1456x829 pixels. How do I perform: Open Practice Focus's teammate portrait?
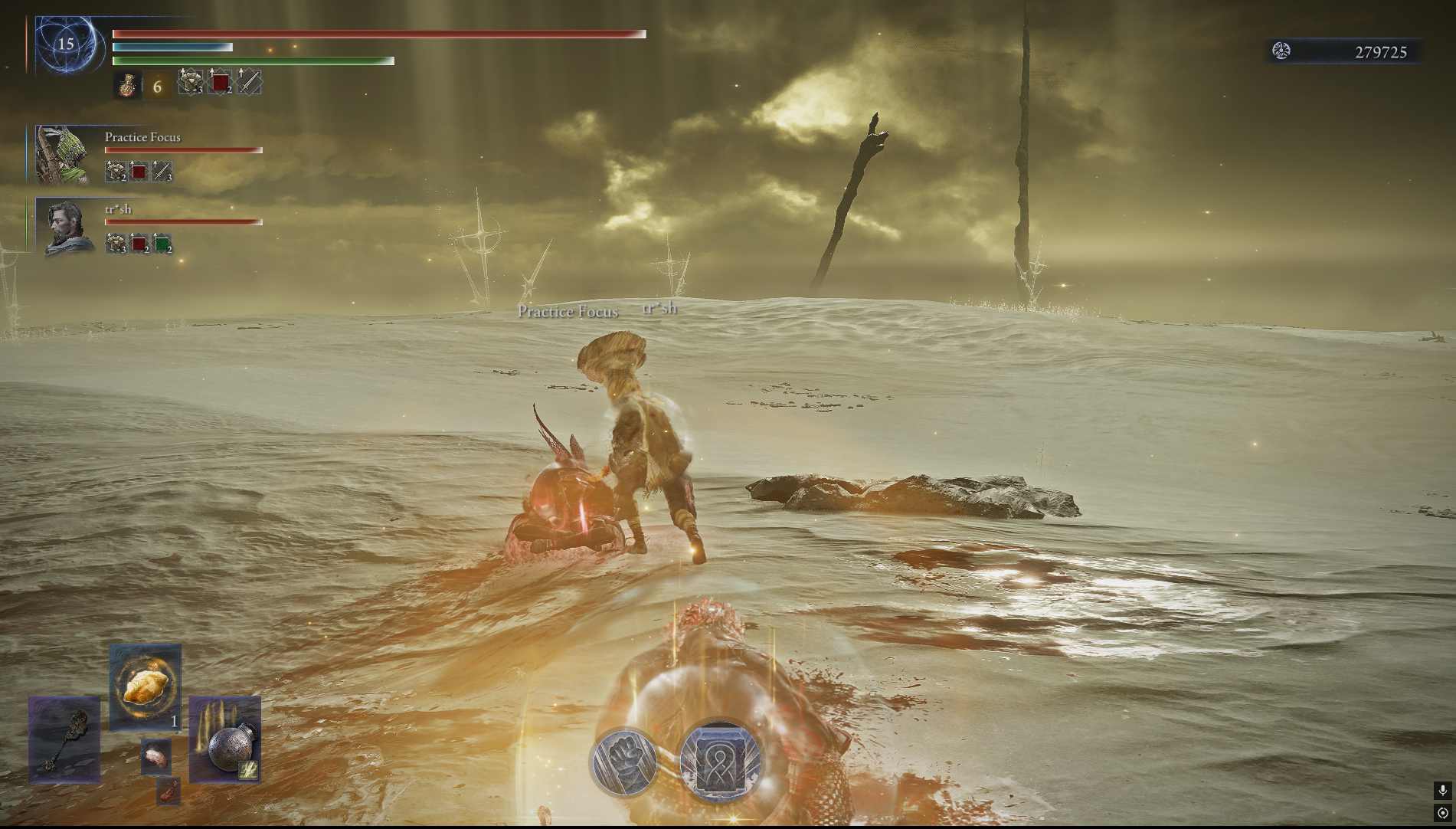pyautogui.click(x=63, y=156)
